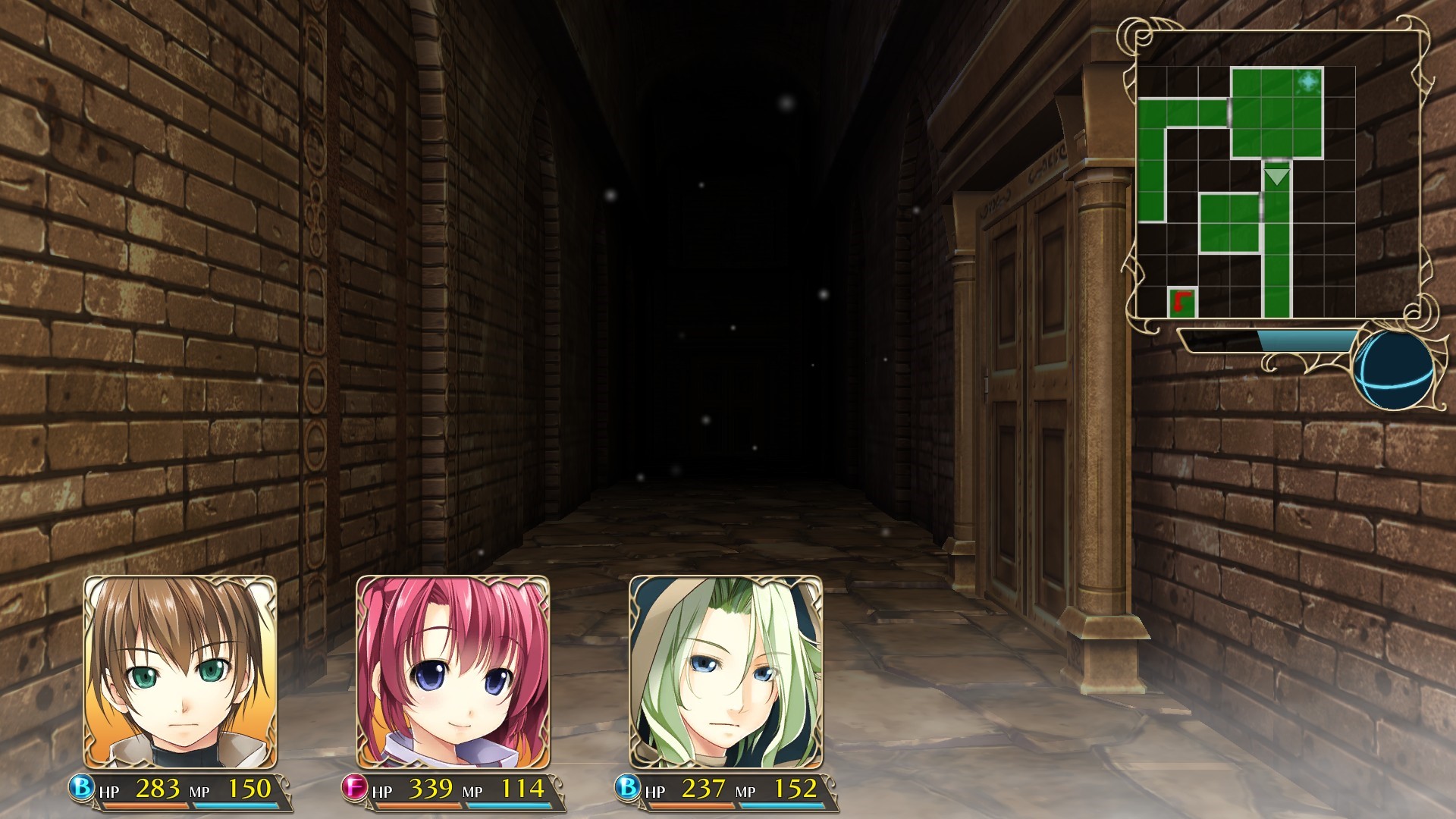Click the player arrow on the minimap
The image size is (1456, 819).
click(x=1277, y=177)
